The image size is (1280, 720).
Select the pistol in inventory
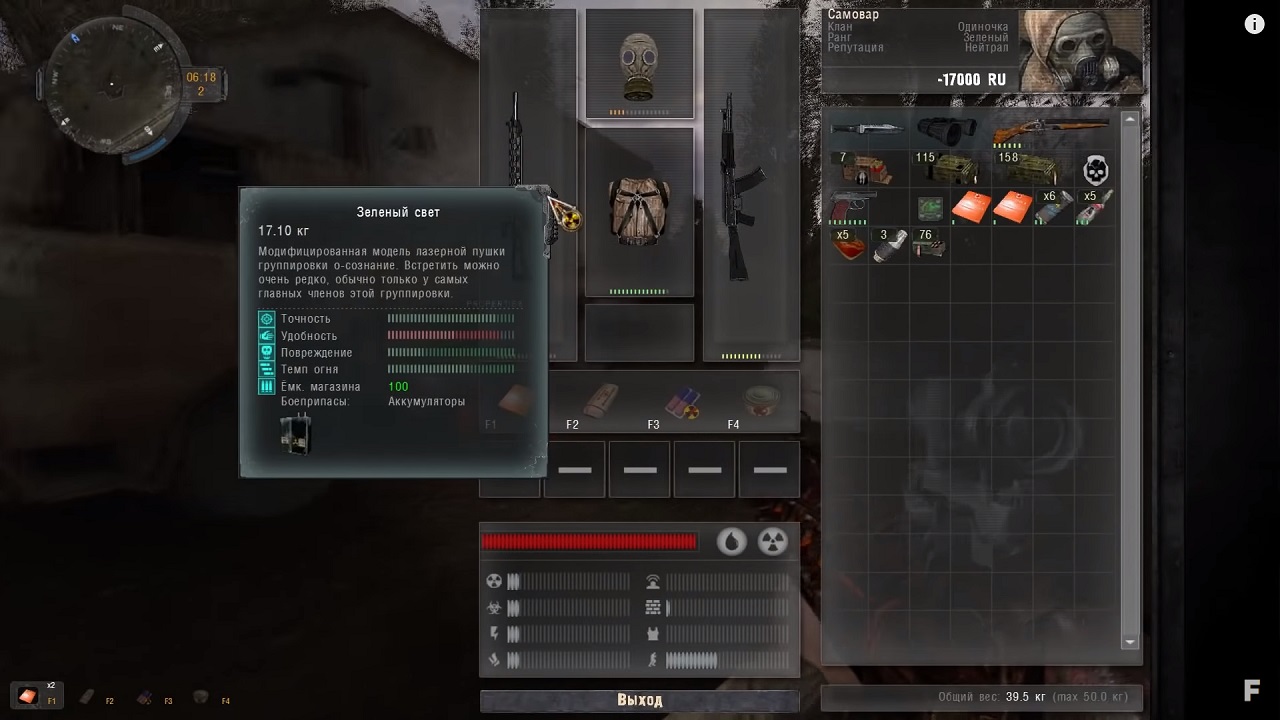pos(852,207)
